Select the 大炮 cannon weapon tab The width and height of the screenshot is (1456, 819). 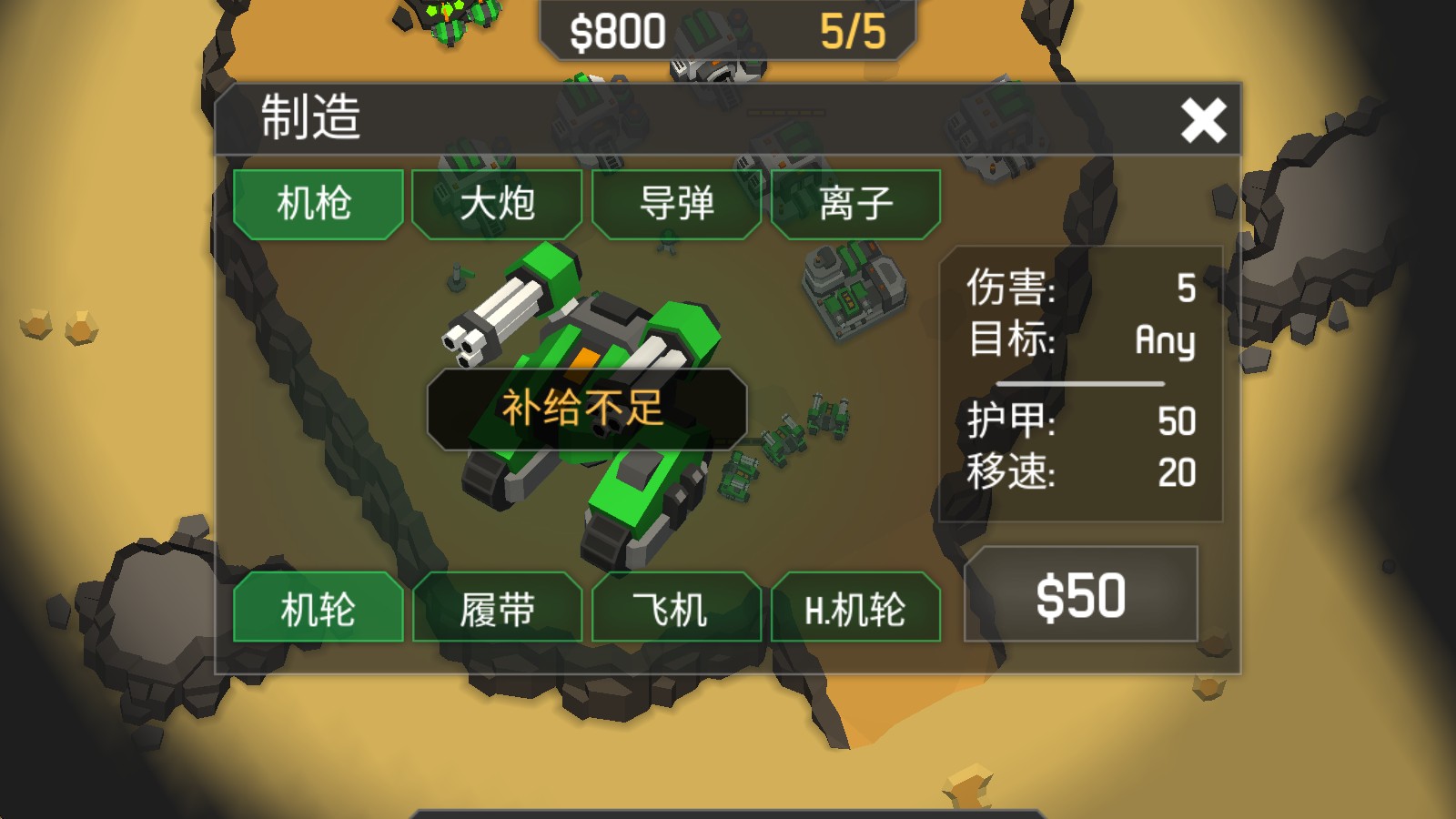click(x=497, y=204)
